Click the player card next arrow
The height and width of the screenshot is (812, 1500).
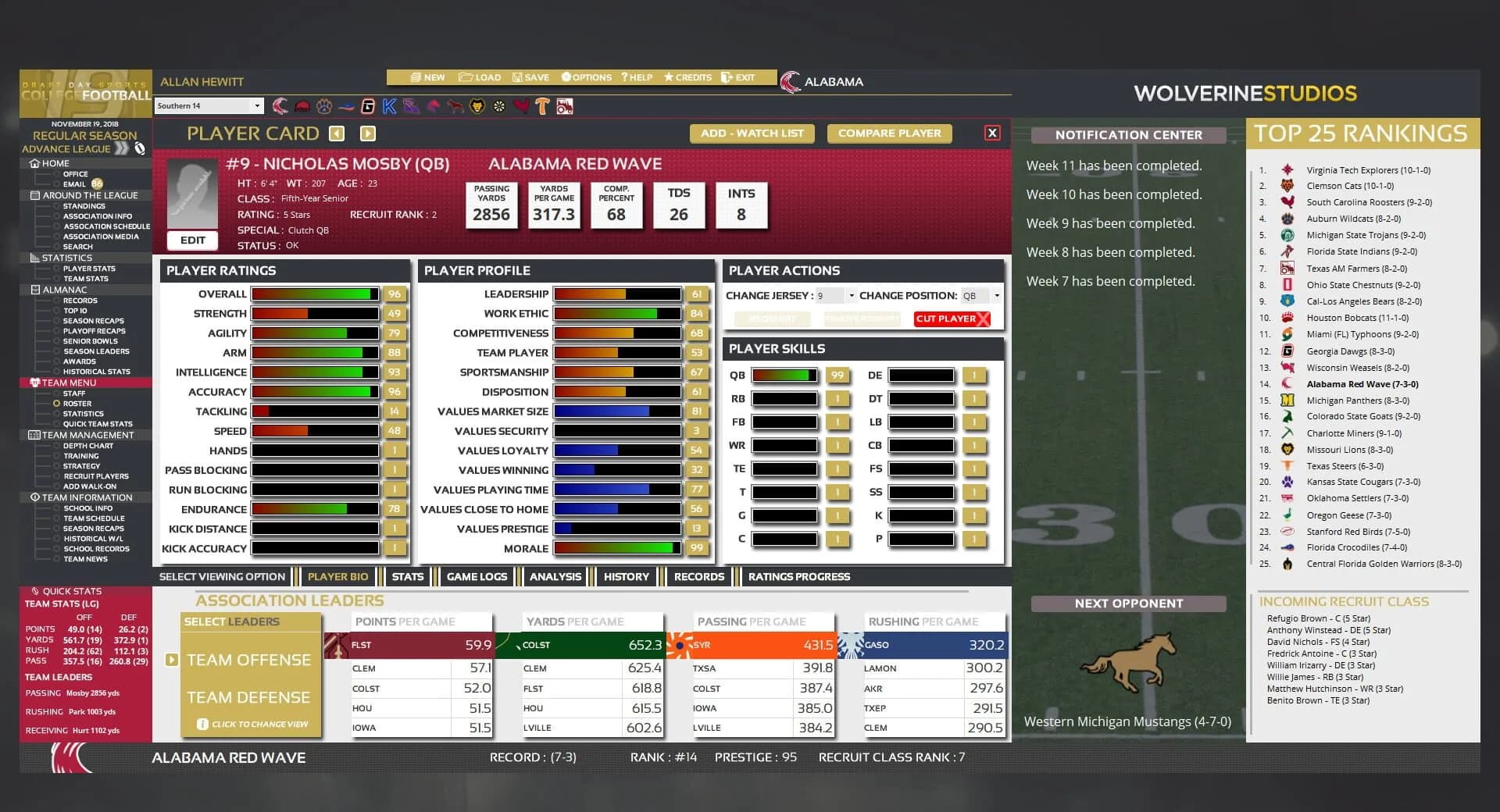coord(367,133)
